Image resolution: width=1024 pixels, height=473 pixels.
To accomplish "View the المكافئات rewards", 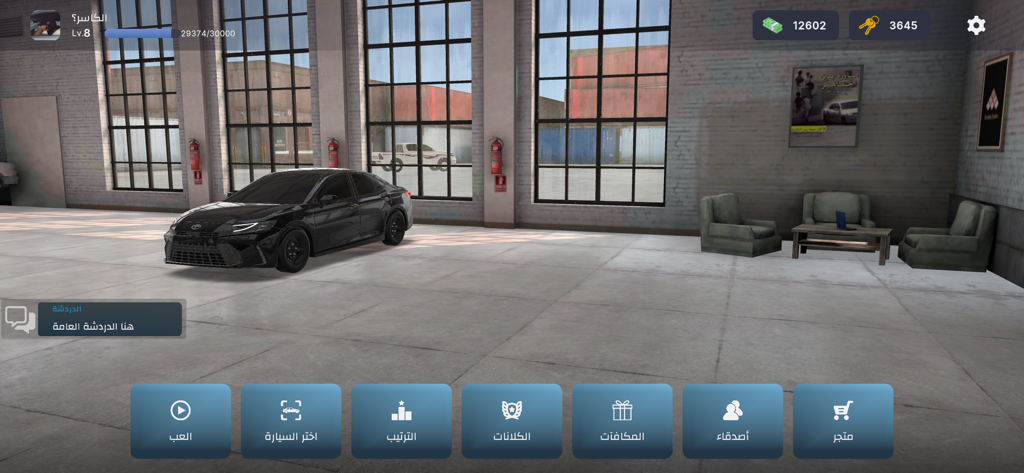I will pos(622,421).
